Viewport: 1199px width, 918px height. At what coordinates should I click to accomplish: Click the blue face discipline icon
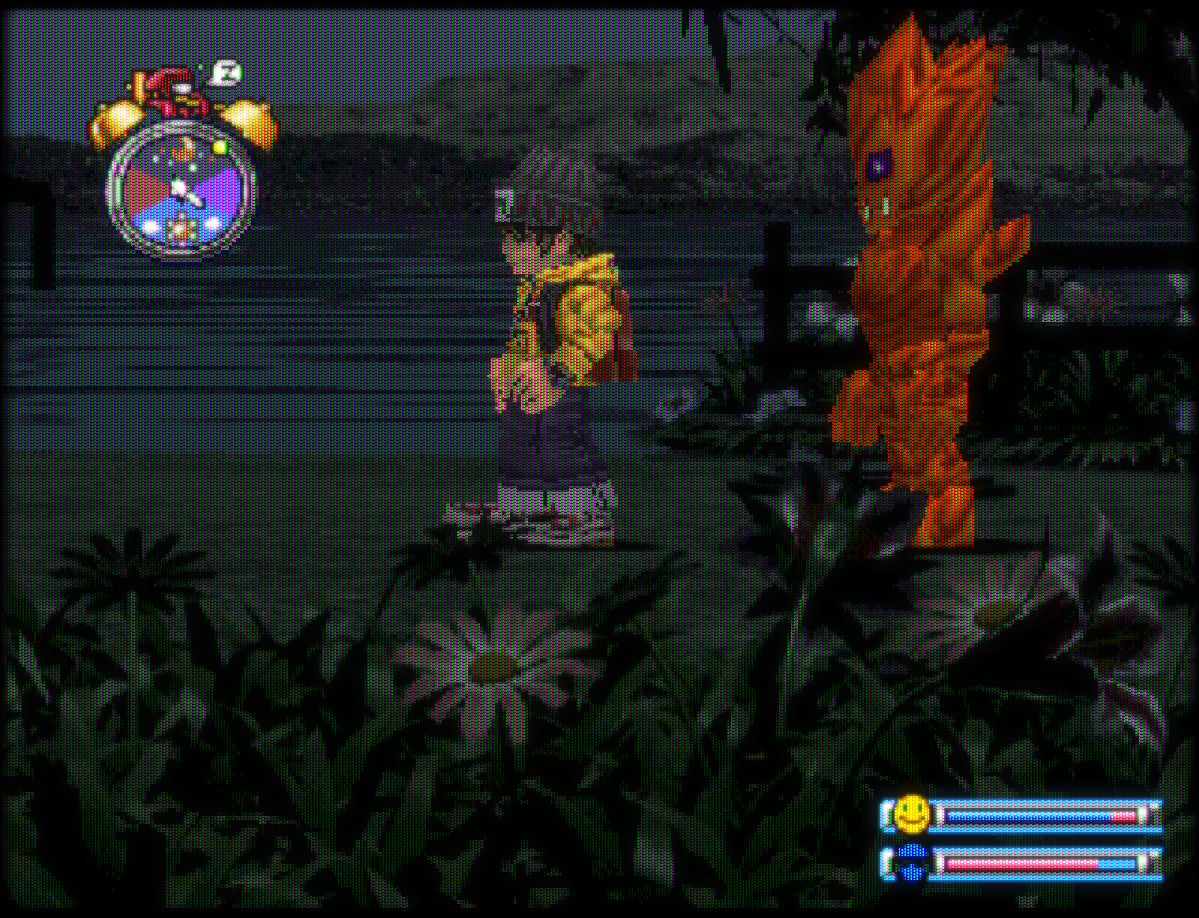(911, 863)
